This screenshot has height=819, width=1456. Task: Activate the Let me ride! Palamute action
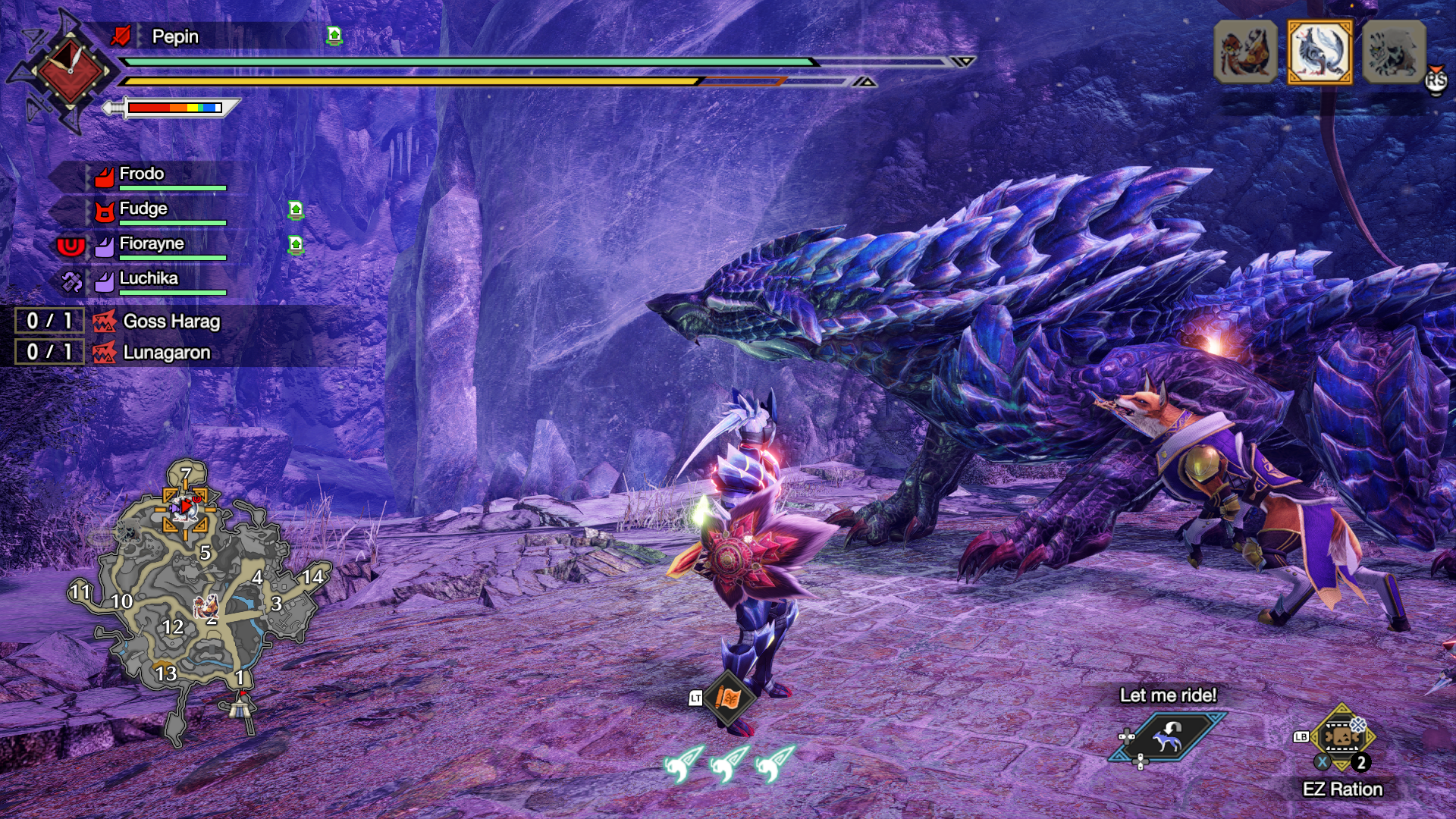click(x=1167, y=736)
